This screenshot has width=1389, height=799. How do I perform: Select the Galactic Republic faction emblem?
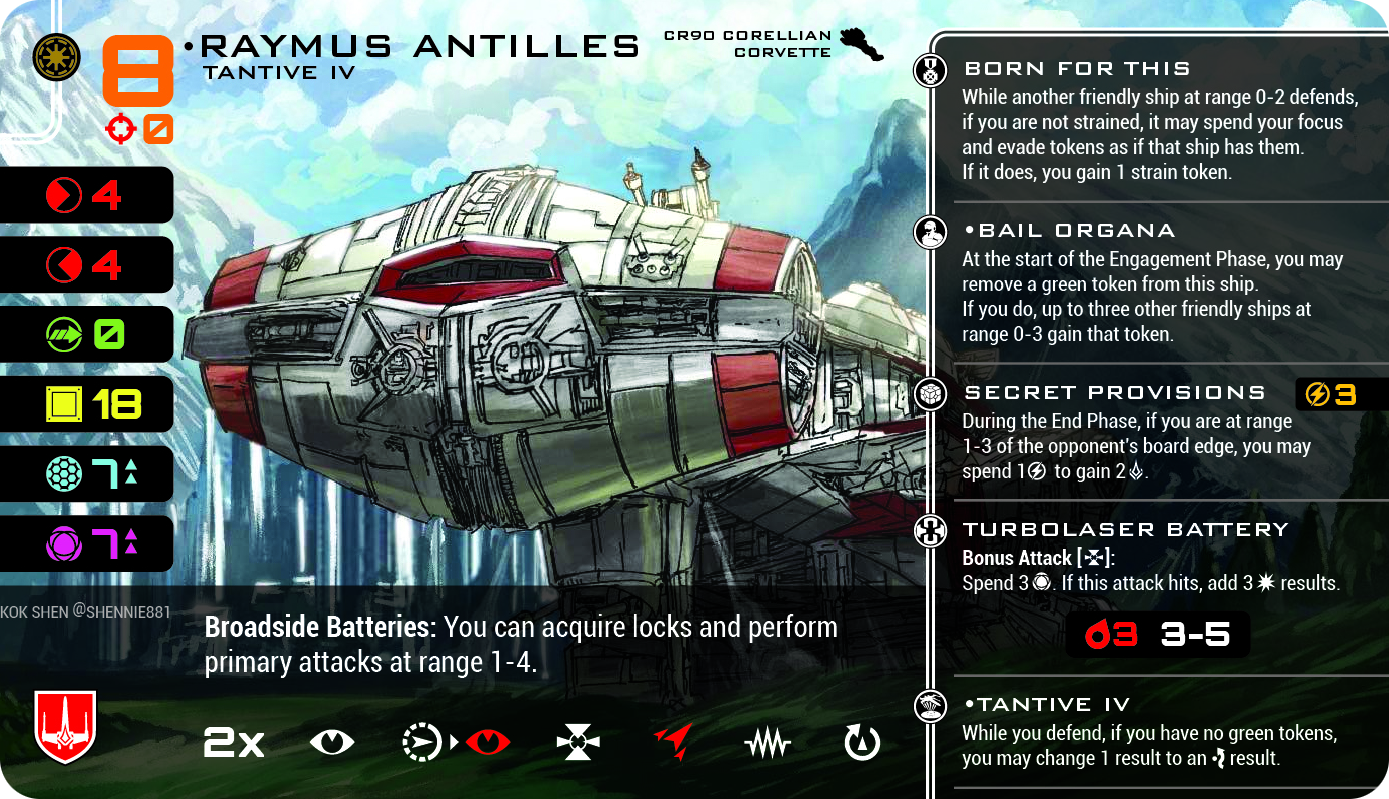(56, 57)
